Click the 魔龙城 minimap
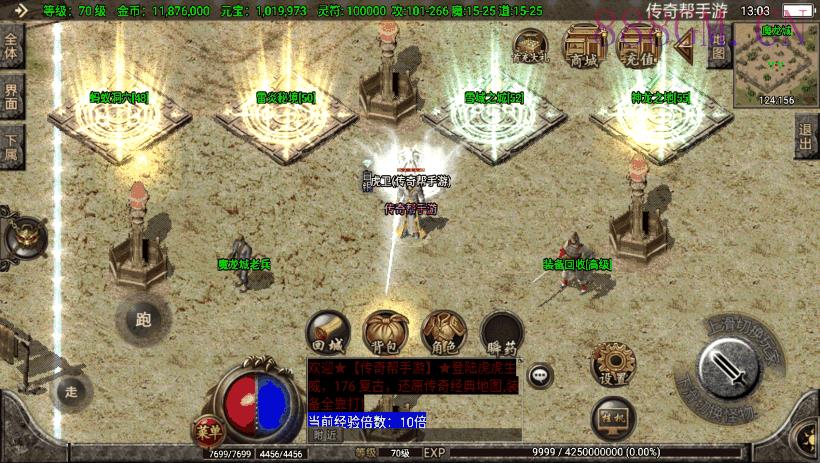This screenshot has width=820, height=463. click(776, 64)
